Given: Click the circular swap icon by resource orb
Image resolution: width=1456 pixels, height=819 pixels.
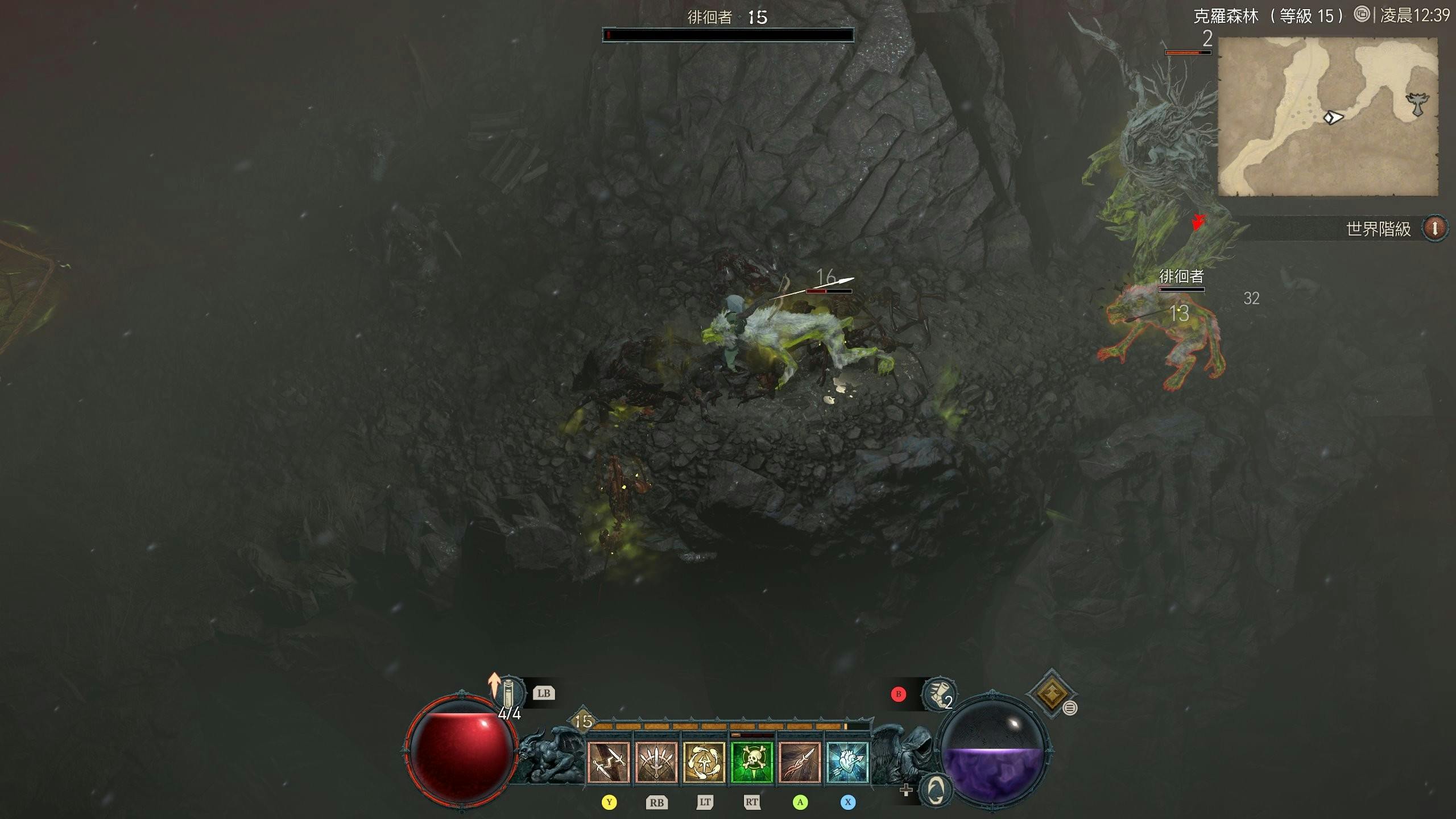Looking at the screenshot, I should tap(936, 789).
